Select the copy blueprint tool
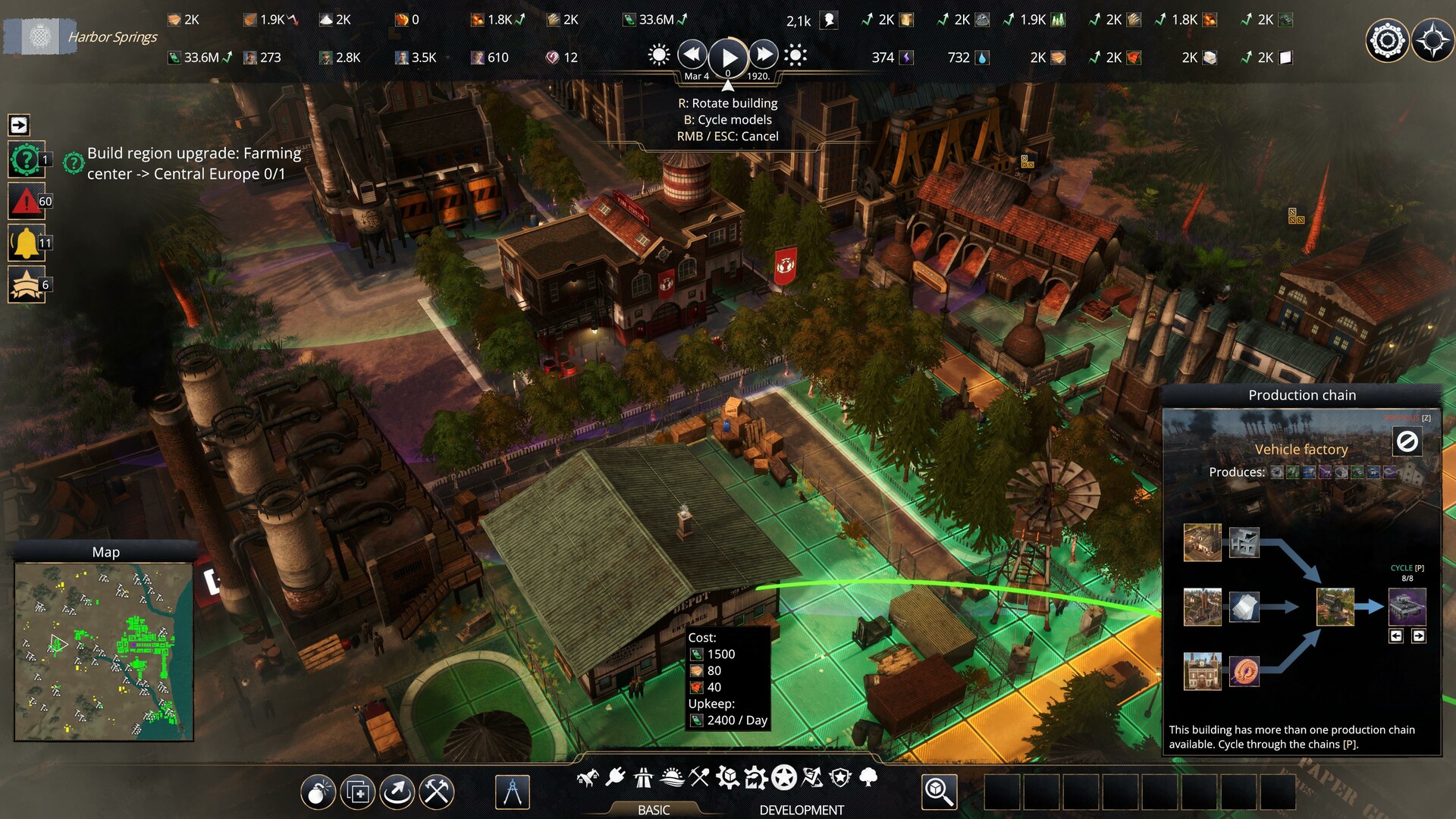The image size is (1456, 819). point(358,792)
